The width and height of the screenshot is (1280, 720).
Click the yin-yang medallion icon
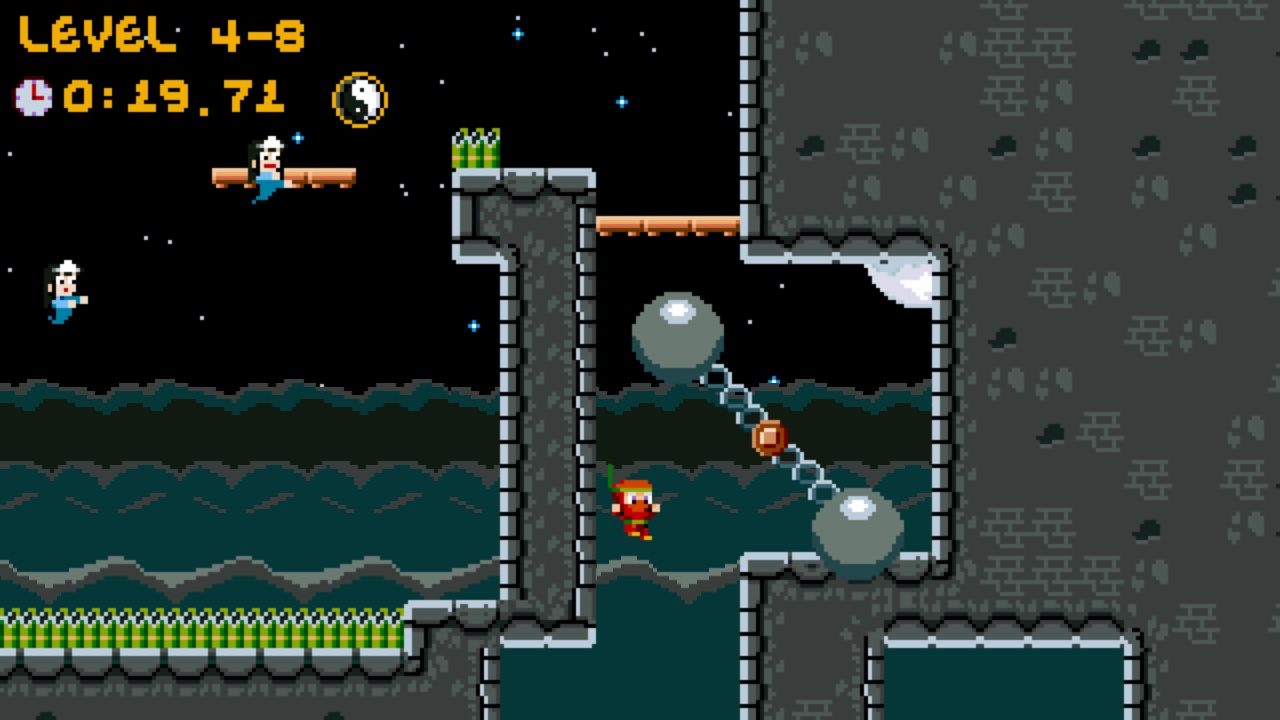click(357, 98)
